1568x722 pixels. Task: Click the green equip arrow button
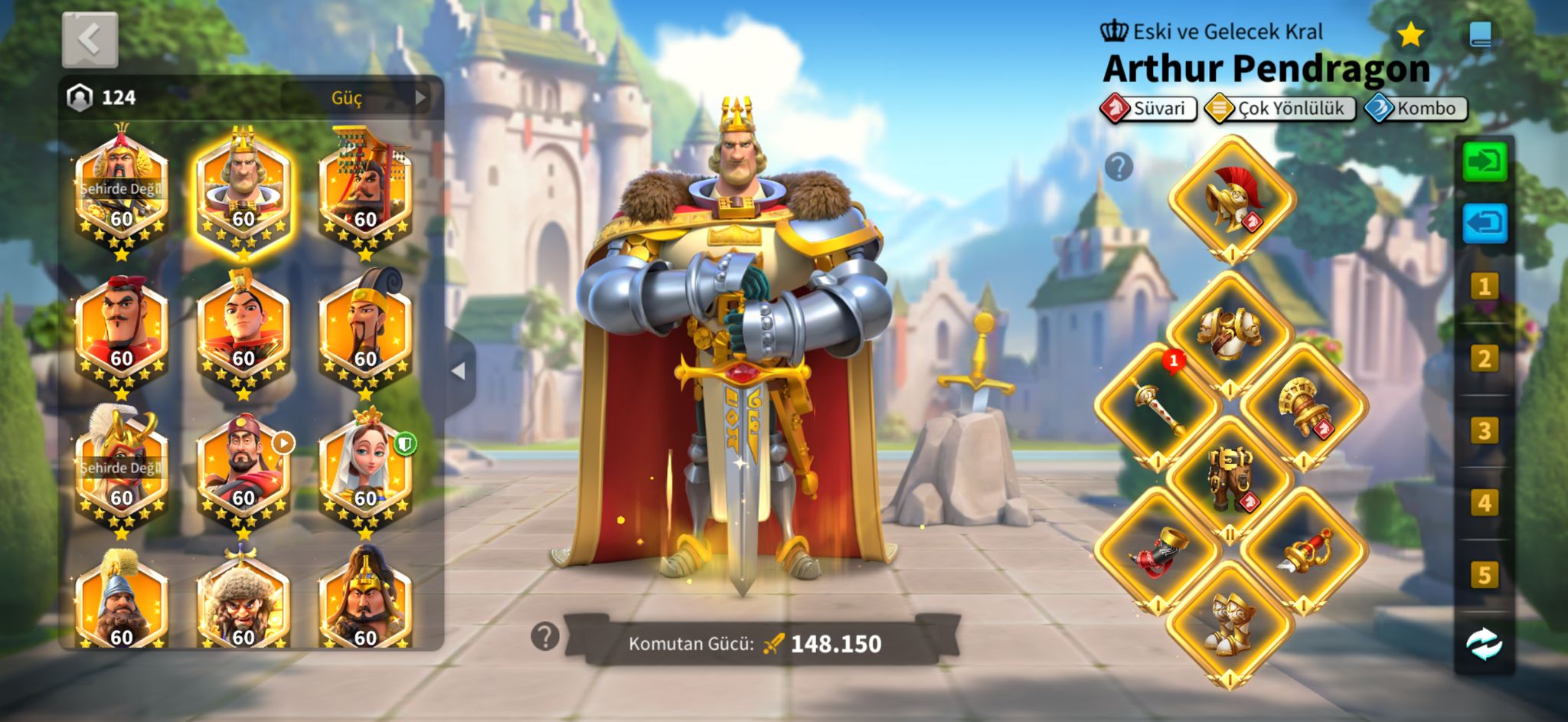1485,162
